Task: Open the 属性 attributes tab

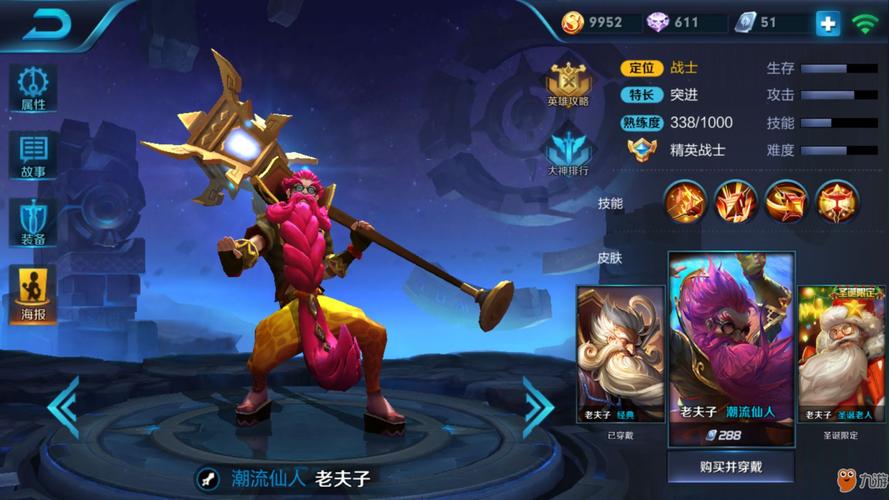Action: (x=33, y=87)
